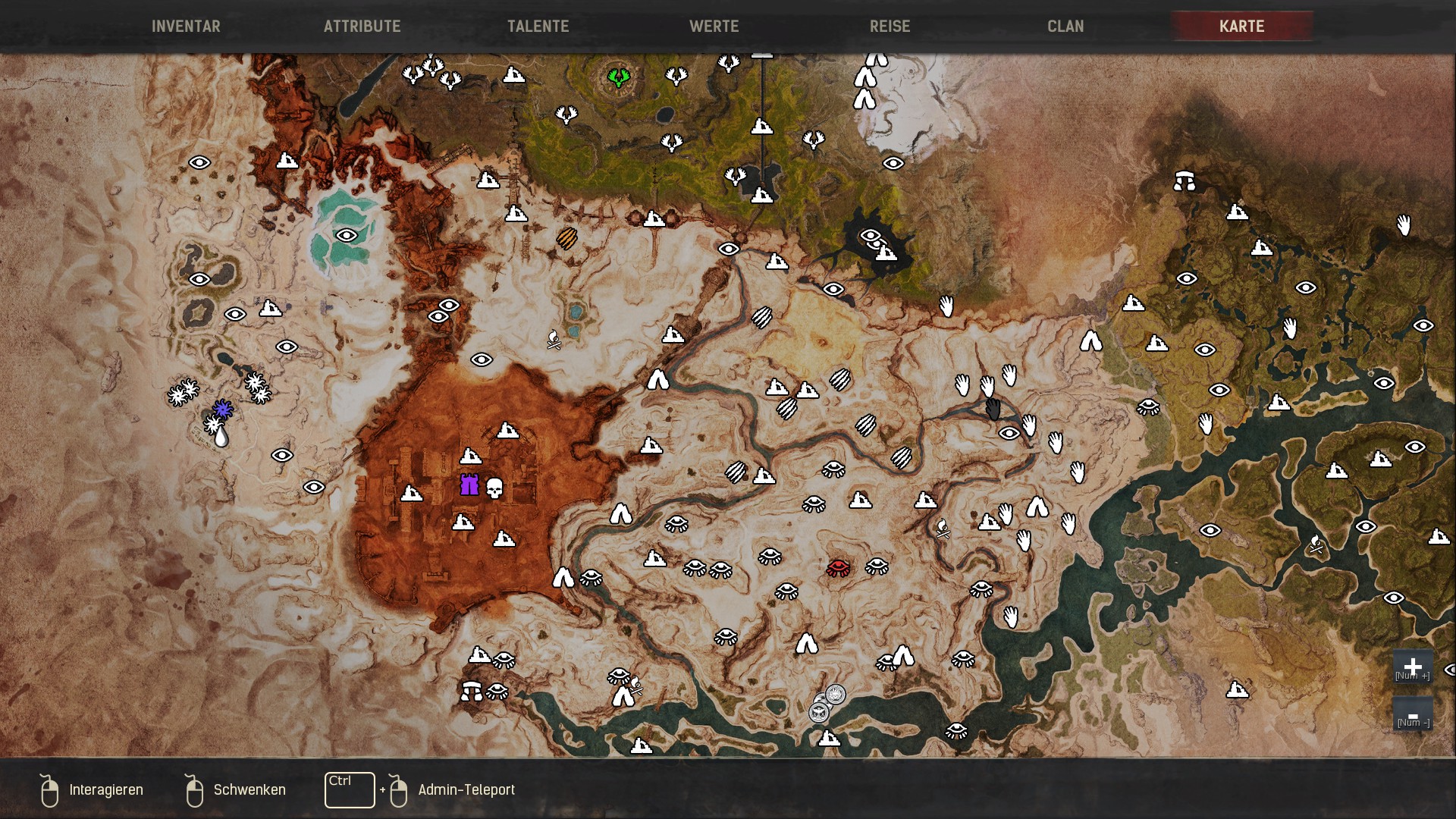Open the Attribute tab

(362, 26)
